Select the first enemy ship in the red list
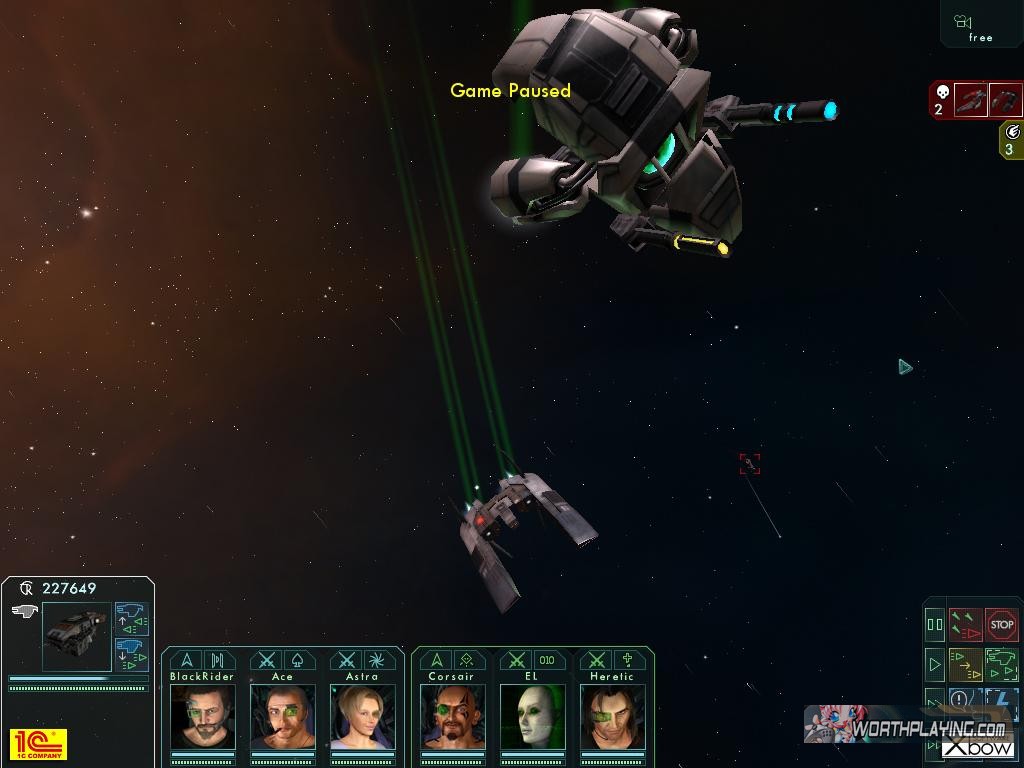Screen dimensions: 1024x768 coord(970,100)
